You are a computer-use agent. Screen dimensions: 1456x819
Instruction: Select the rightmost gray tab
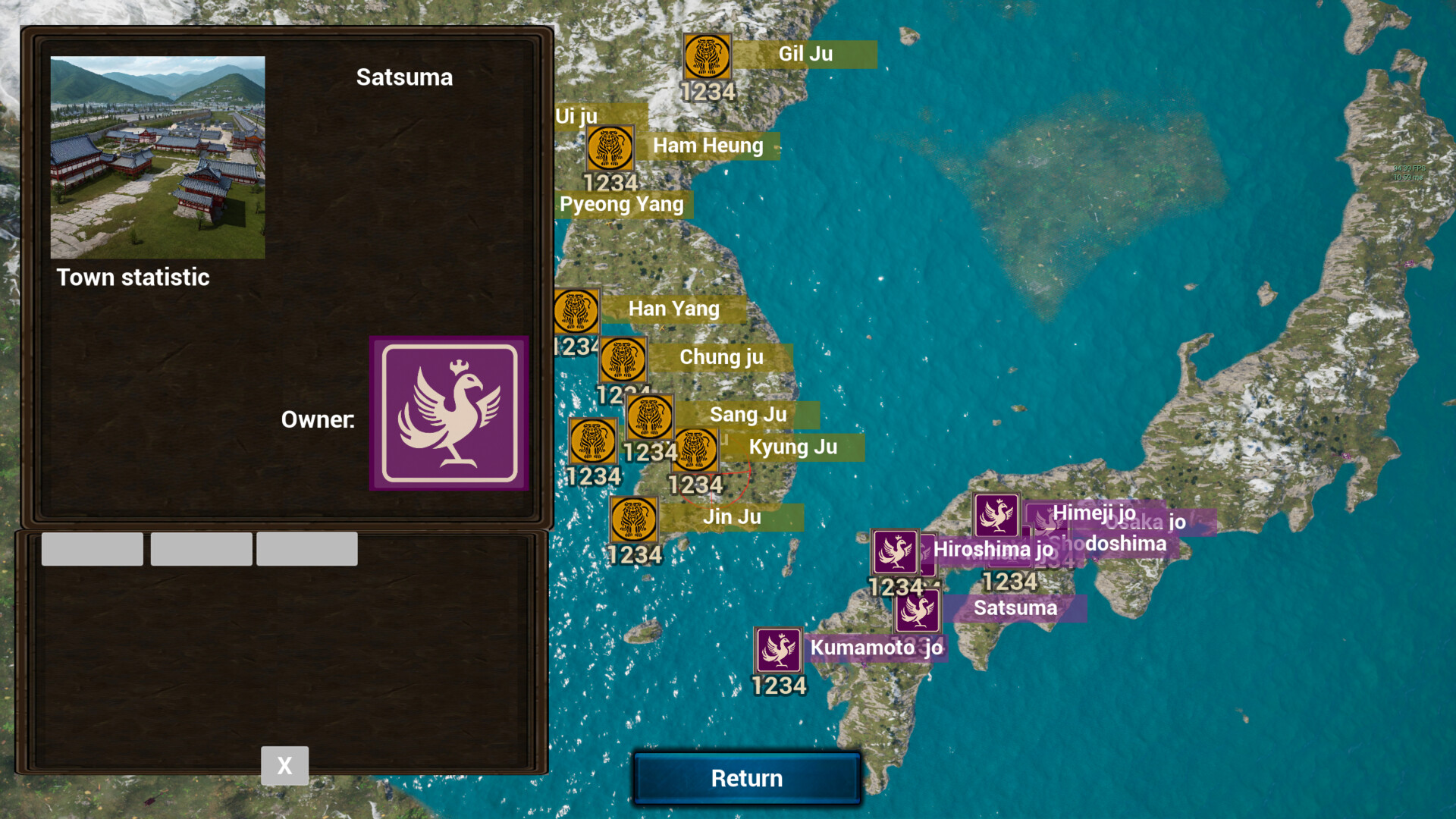tap(307, 548)
